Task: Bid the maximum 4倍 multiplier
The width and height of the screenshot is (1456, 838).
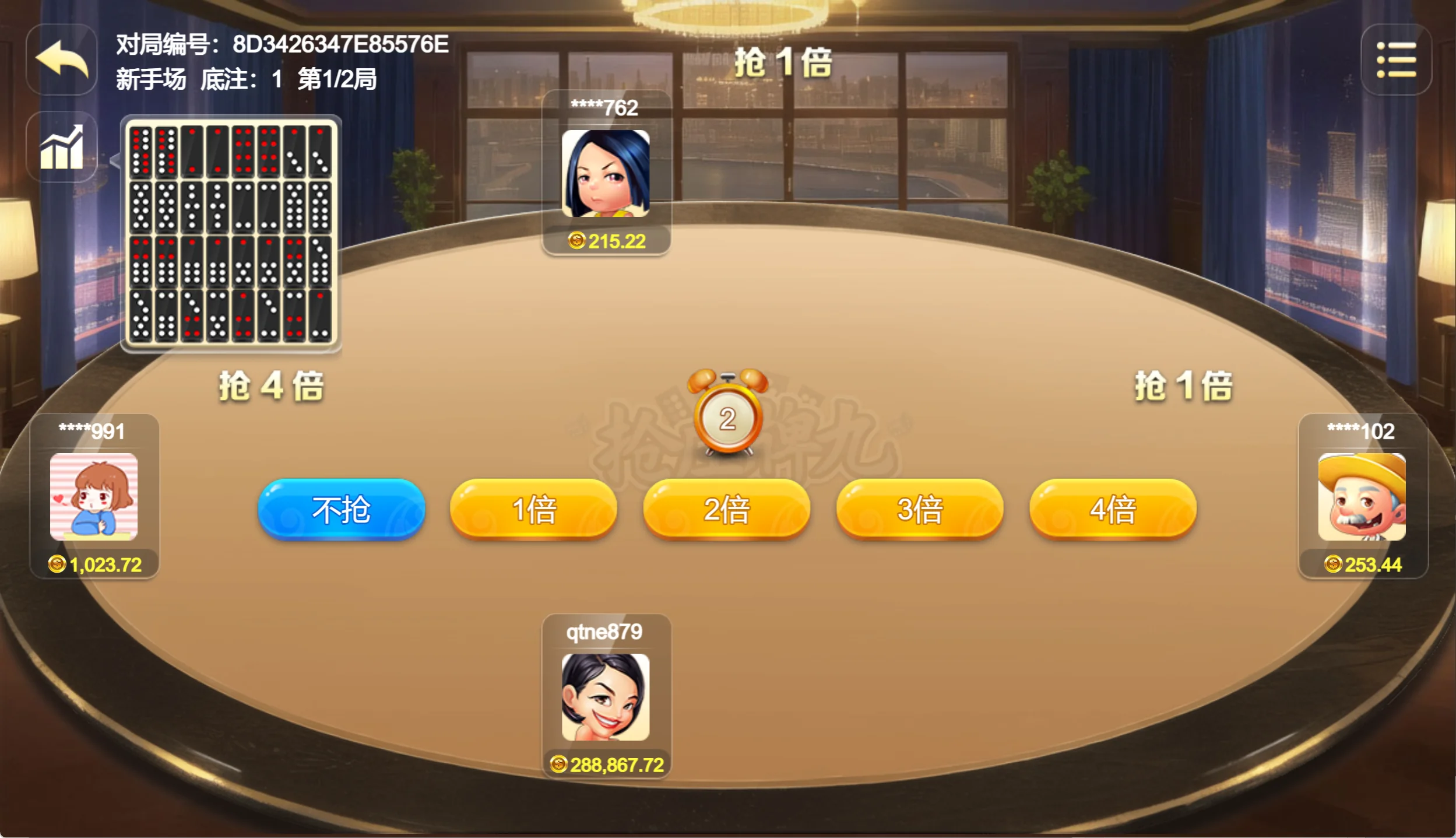Action: 1113,510
